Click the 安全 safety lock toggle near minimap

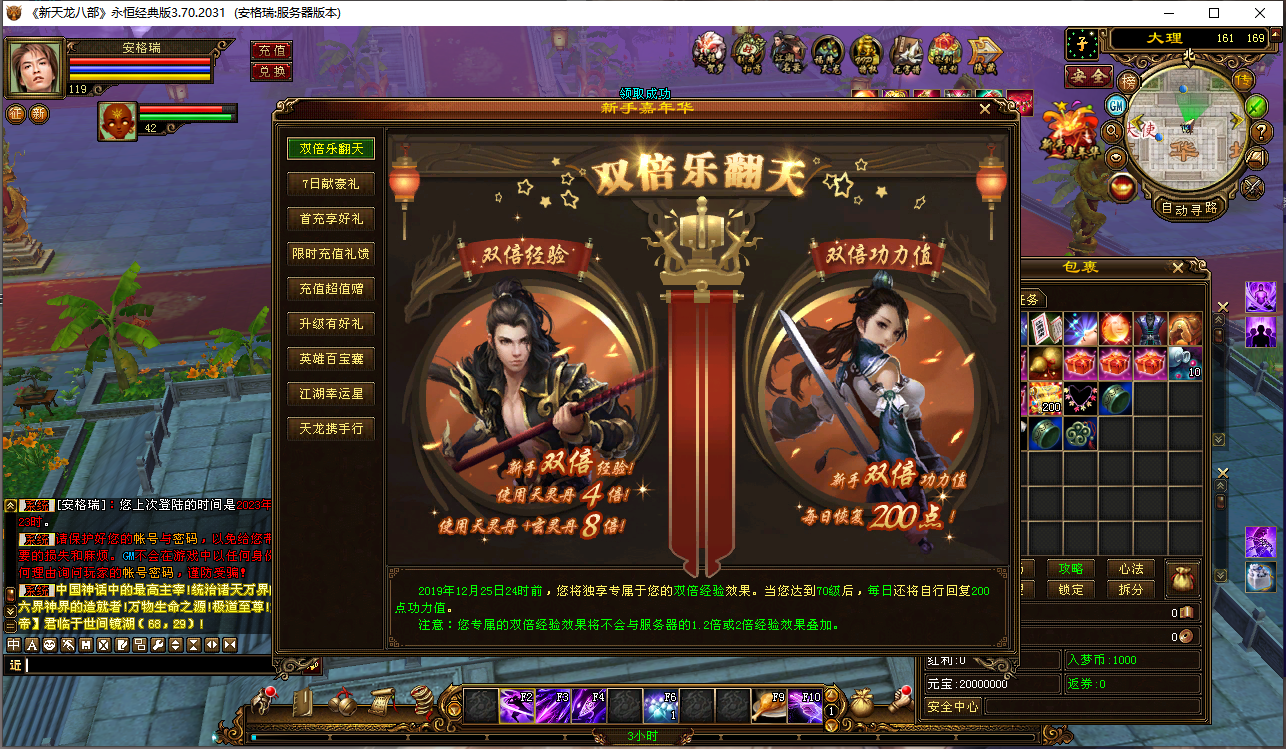pyautogui.click(x=1088, y=76)
